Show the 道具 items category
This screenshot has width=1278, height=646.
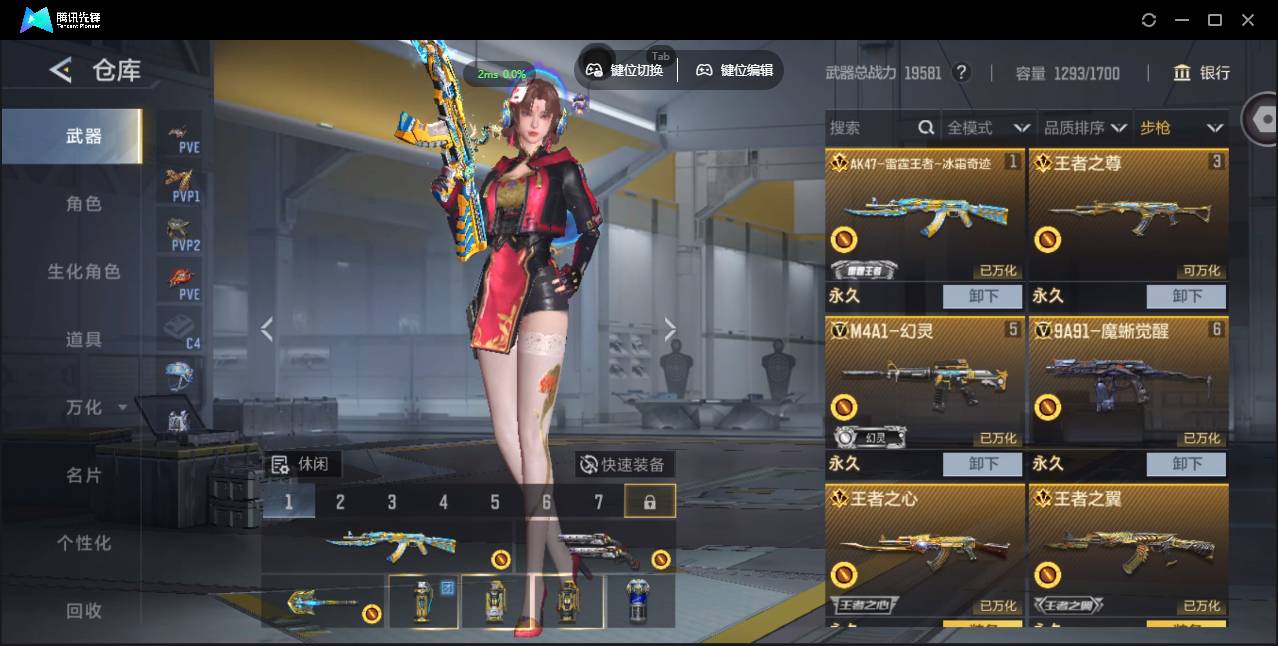pos(83,340)
